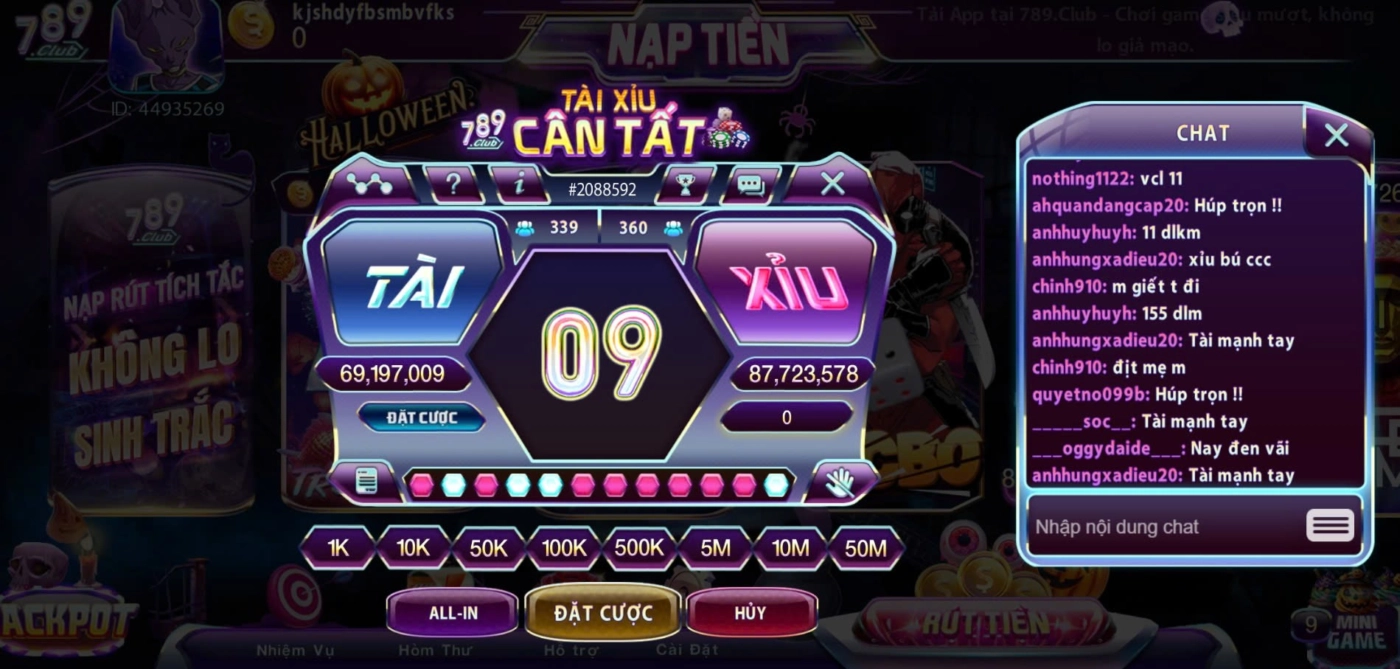The height and width of the screenshot is (669, 1400).
Task: Select the 100K bet chip
Action: click(x=564, y=548)
